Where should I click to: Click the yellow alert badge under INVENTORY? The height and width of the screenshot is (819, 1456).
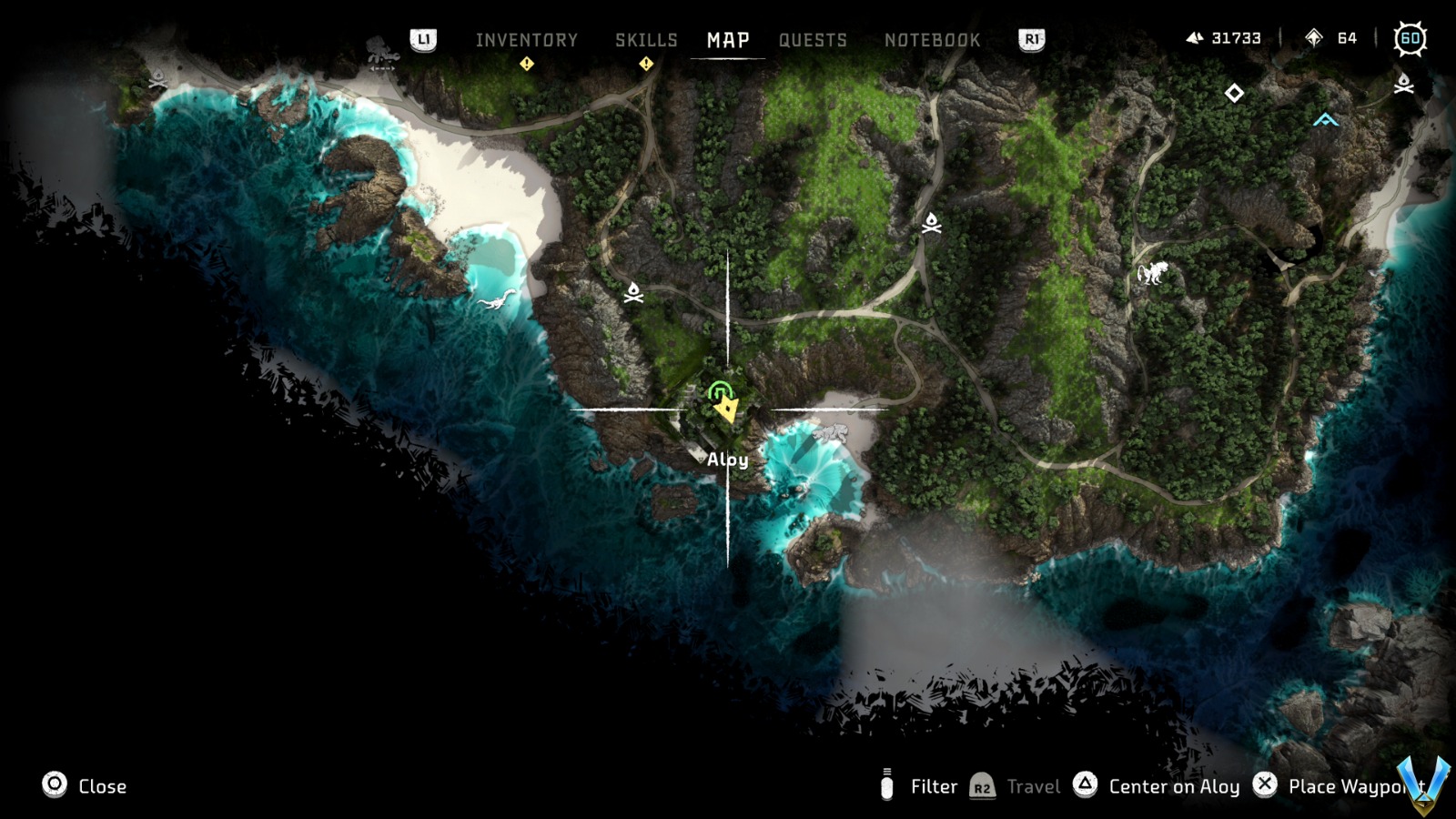click(526, 63)
